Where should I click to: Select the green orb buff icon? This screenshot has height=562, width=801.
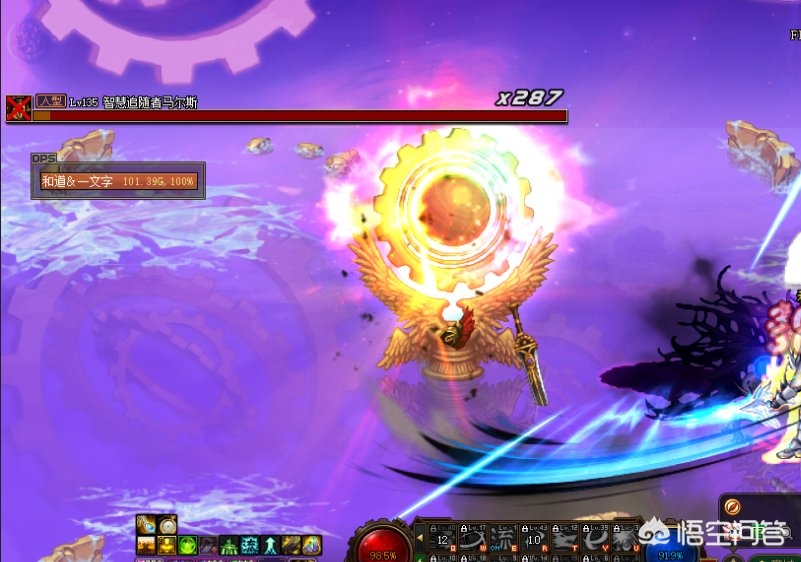point(188,545)
